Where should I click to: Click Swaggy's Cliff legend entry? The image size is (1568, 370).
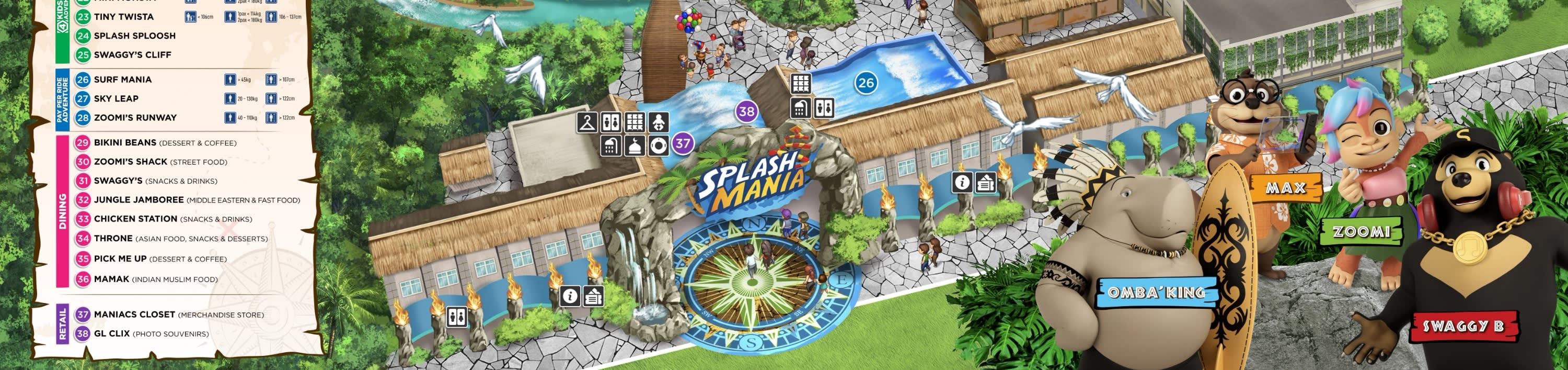click(132, 55)
